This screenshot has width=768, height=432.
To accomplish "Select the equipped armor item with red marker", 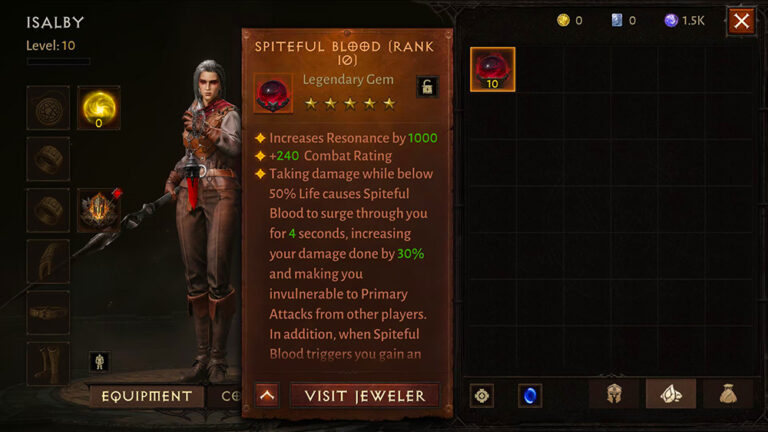I will point(99,210).
